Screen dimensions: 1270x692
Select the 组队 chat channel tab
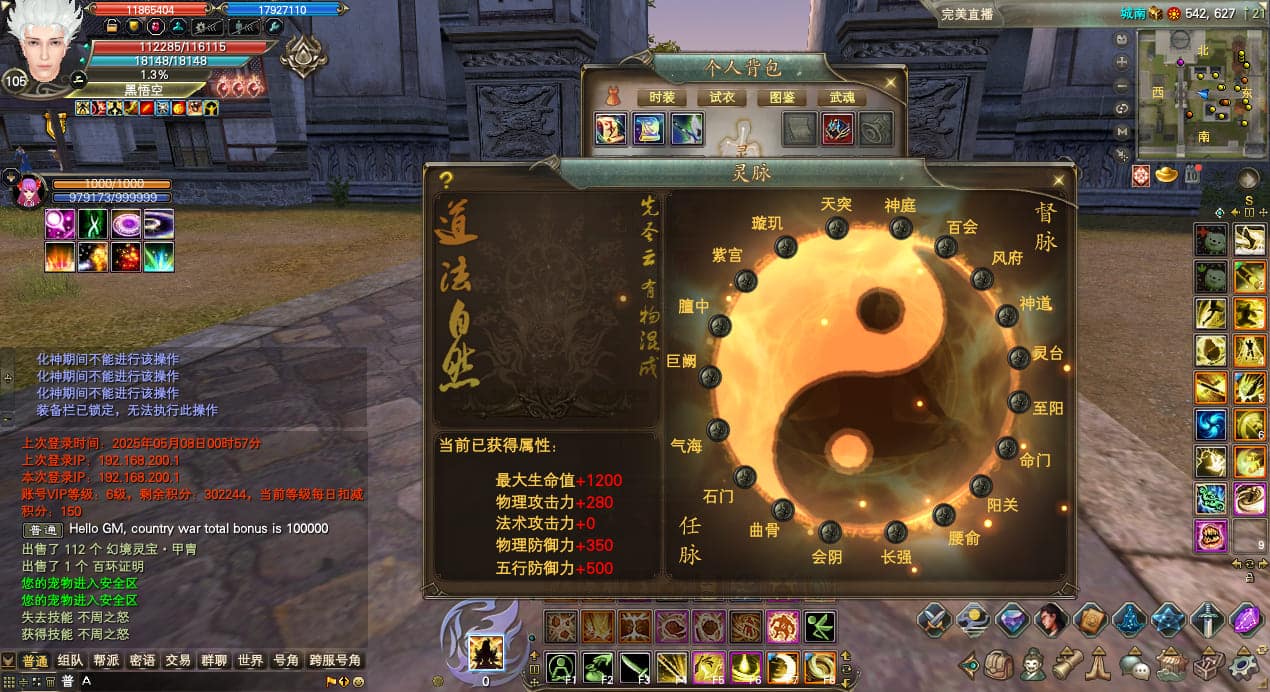[70, 661]
